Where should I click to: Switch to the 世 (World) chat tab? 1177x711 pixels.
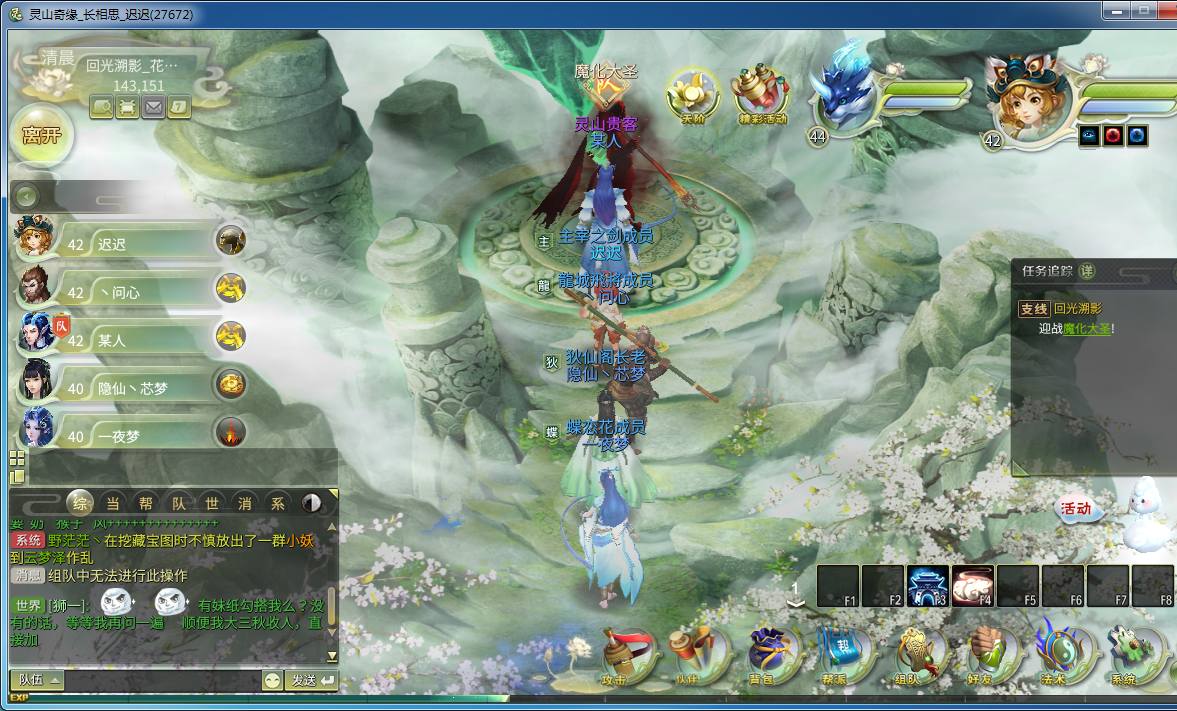coord(212,502)
